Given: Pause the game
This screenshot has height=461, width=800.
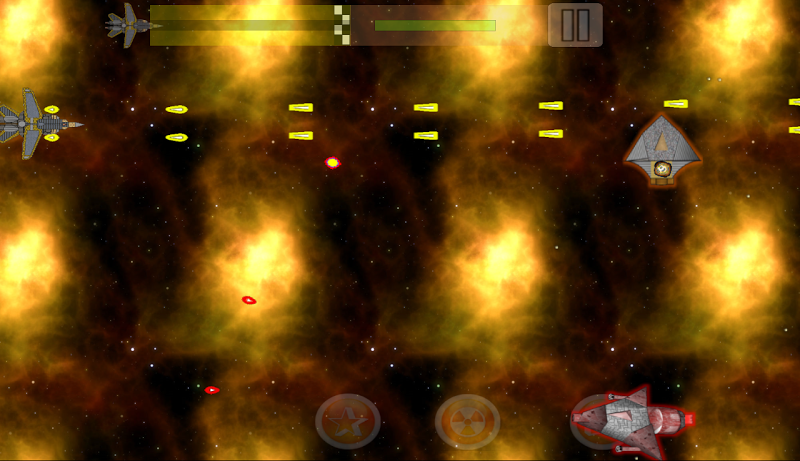Looking at the screenshot, I should [x=575, y=25].
